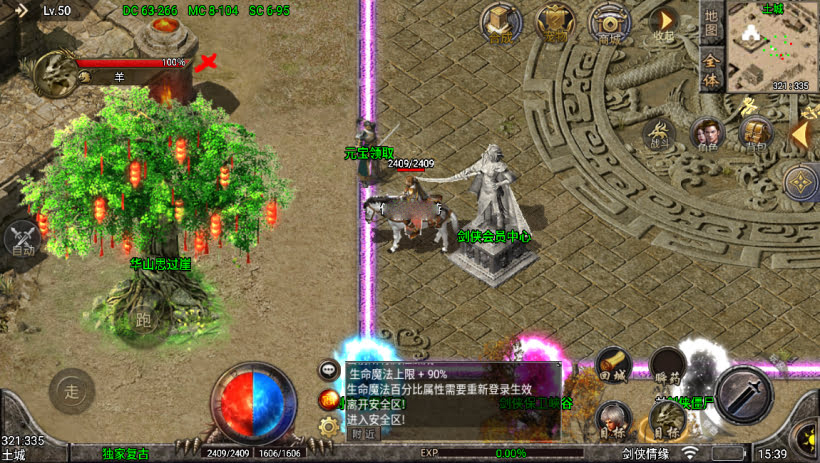Collapse the top menu with 收起
Image resolution: width=820 pixels, height=463 pixels.
(662, 22)
